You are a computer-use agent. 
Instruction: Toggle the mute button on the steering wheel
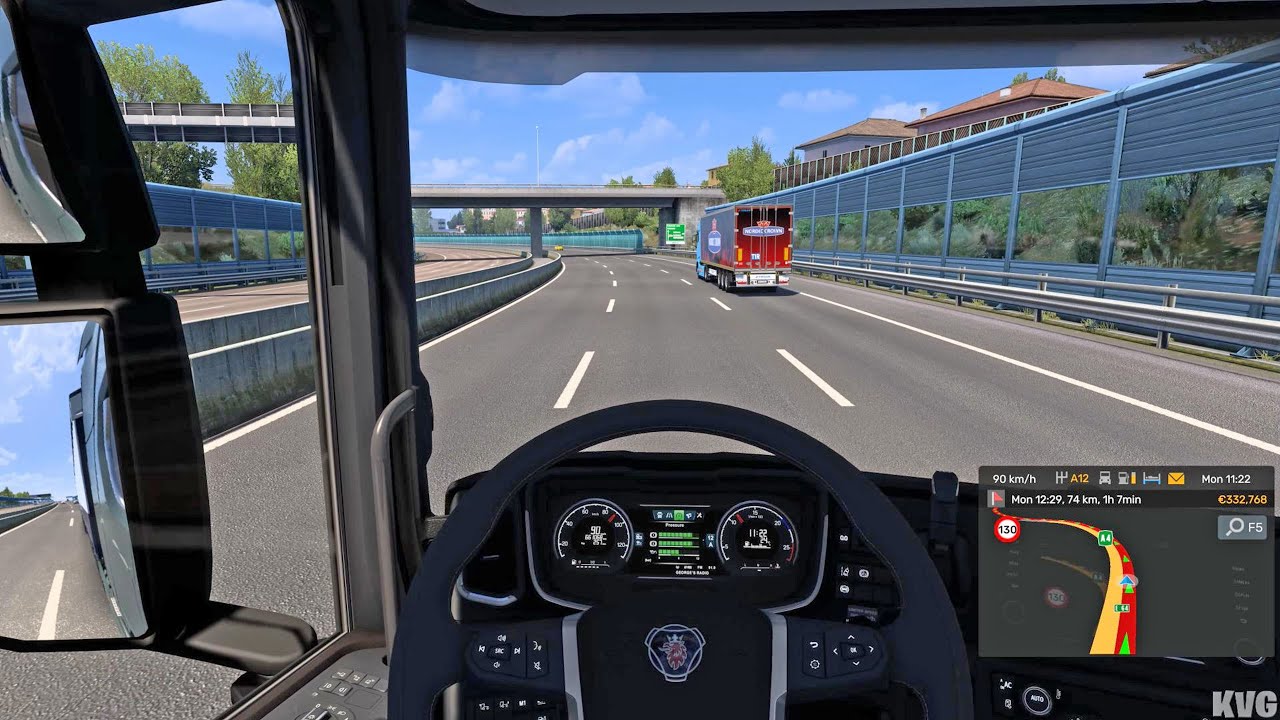[x=537, y=665]
